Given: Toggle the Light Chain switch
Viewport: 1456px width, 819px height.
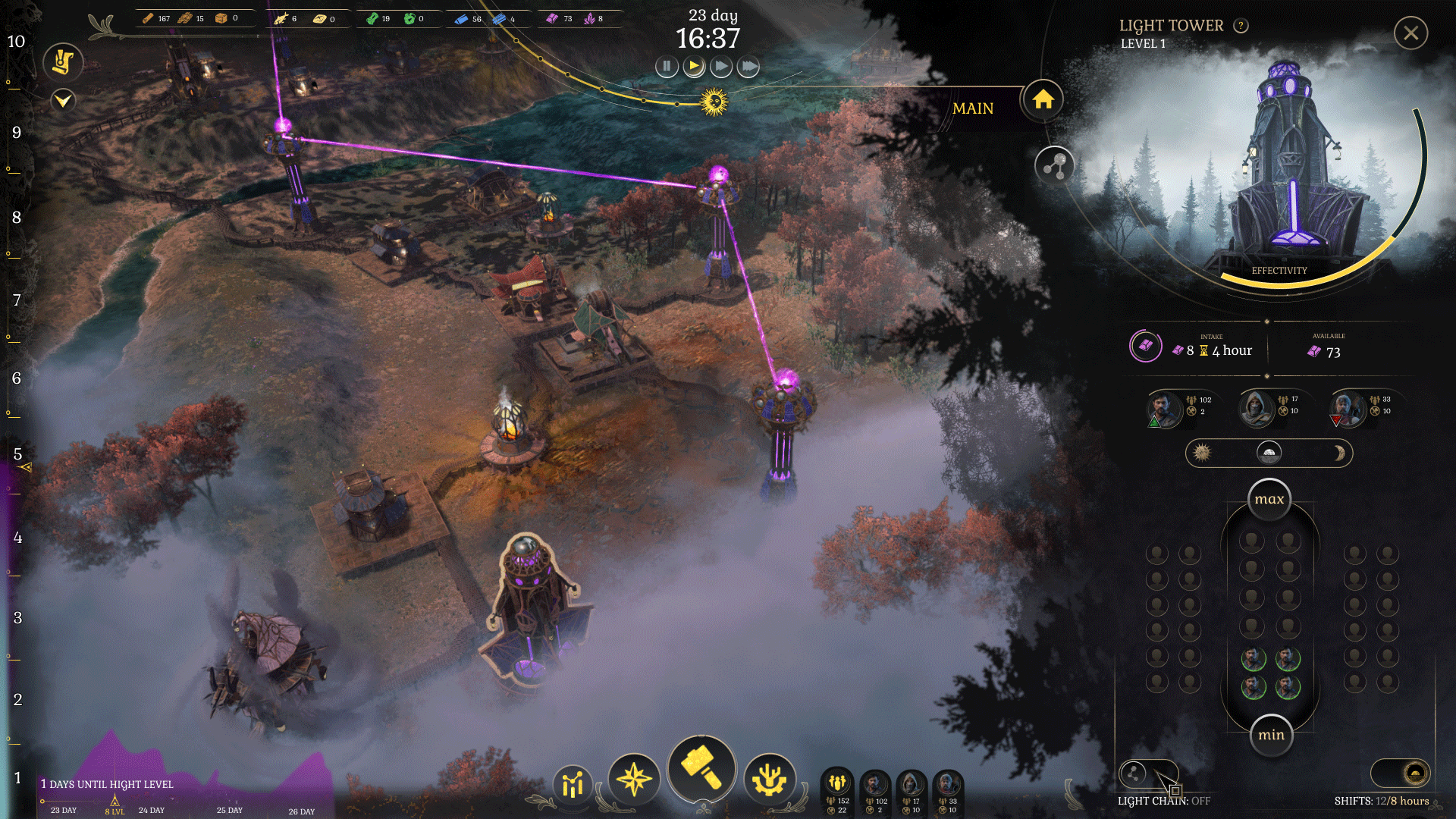Looking at the screenshot, I should (1148, 773).
